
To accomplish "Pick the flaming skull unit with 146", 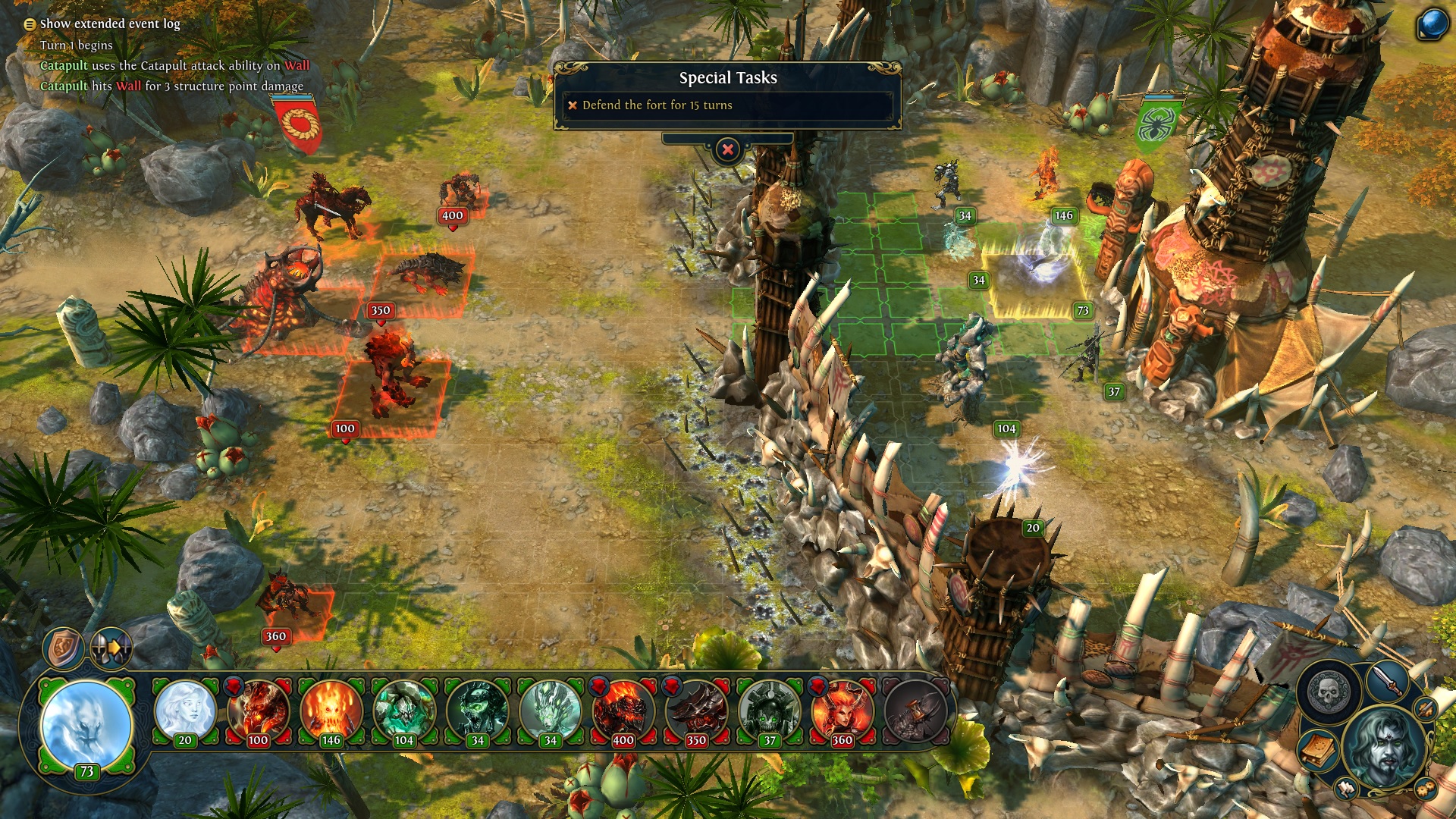I will point(331,713).
